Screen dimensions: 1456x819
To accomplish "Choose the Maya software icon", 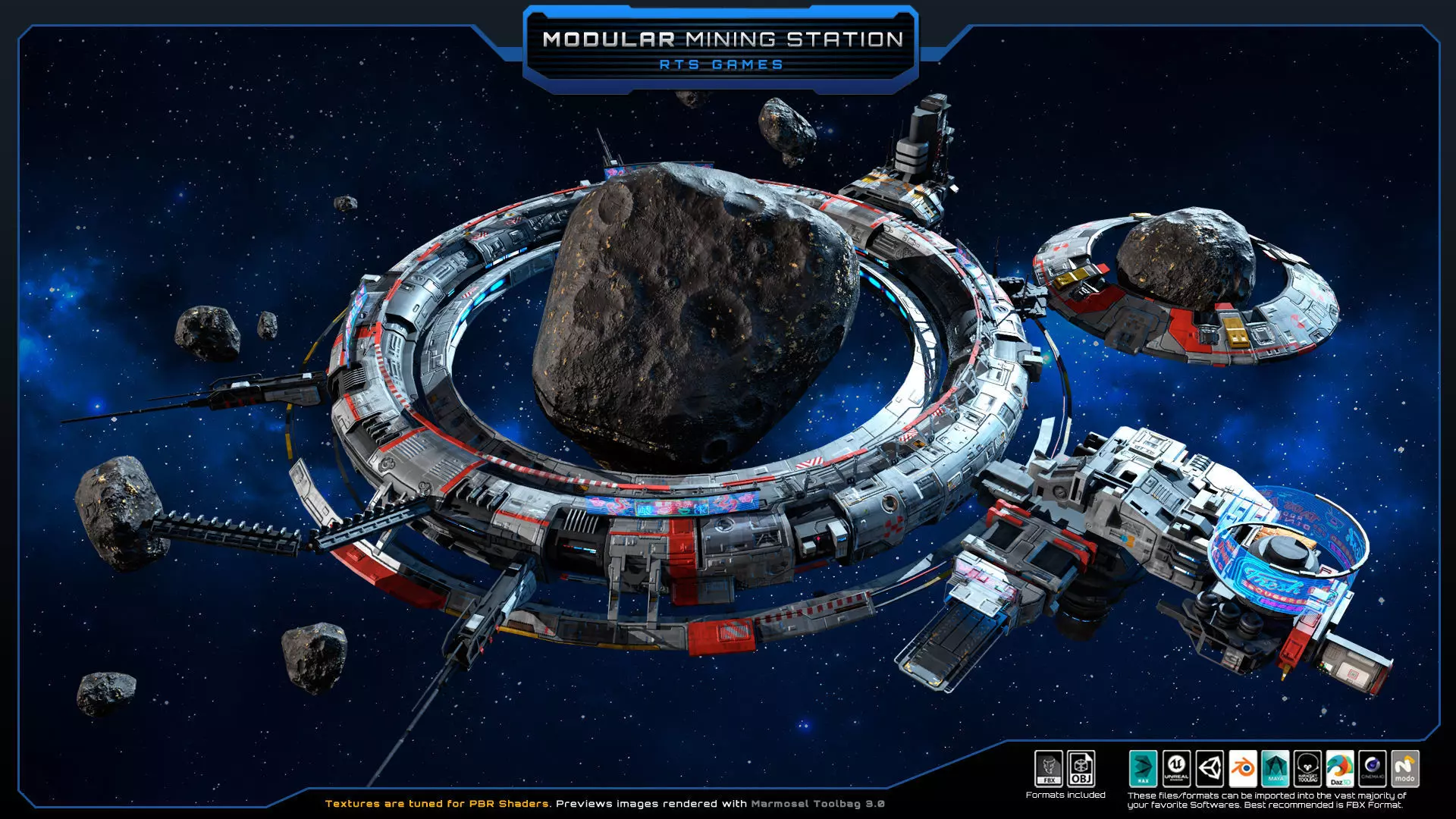I will pos(1276,769).
